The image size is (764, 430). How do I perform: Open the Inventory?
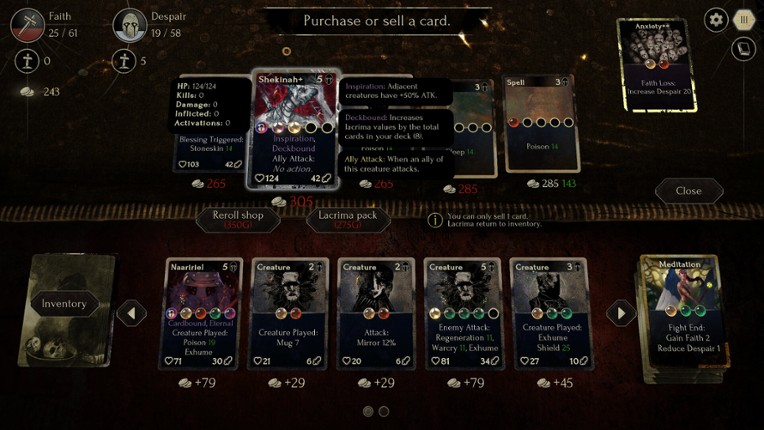pos(64,304)
